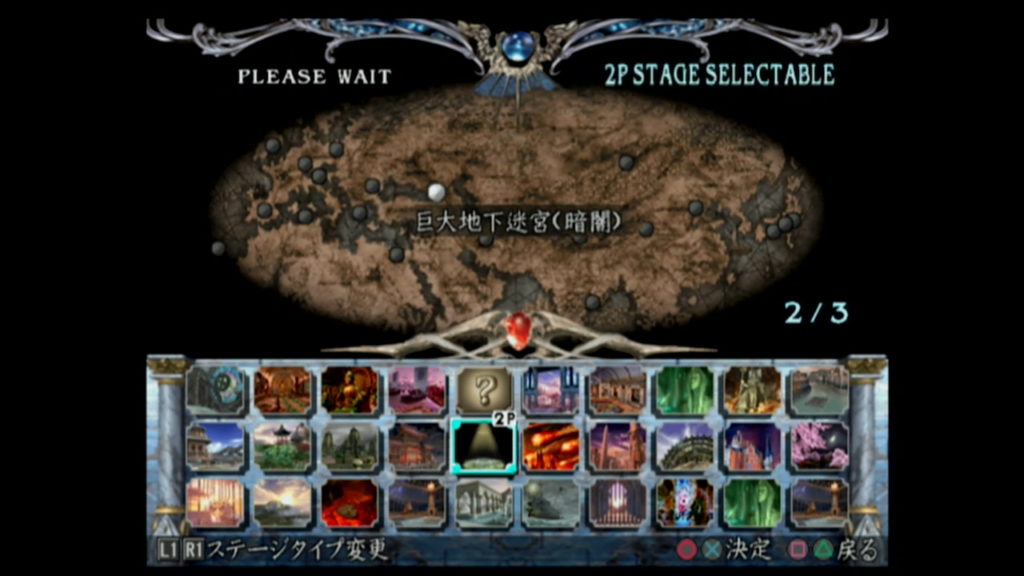Choose the highlighted dark spotlight stage

485,446
